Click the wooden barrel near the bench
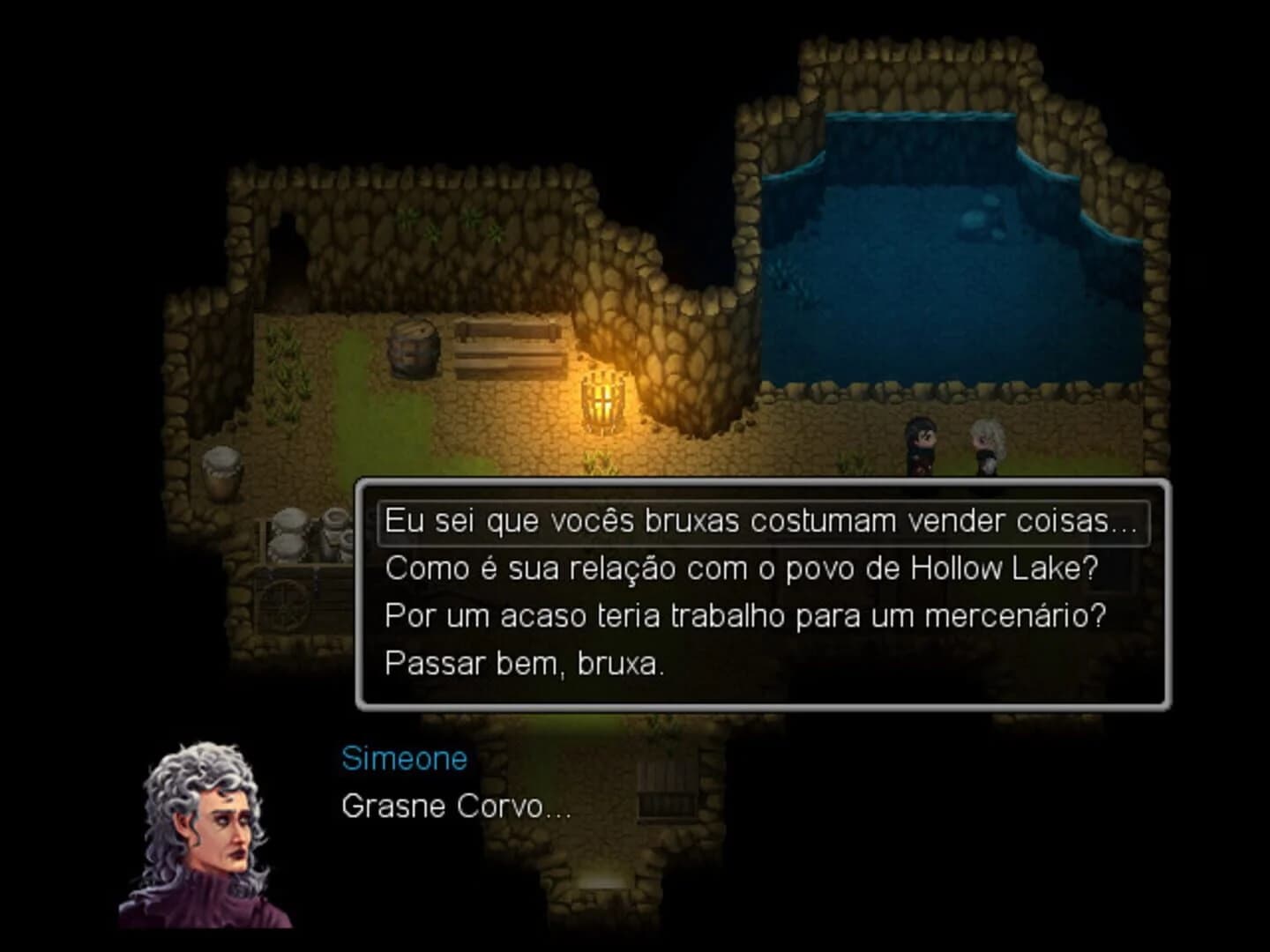The image size is (1270, 952). coord(415,348)
